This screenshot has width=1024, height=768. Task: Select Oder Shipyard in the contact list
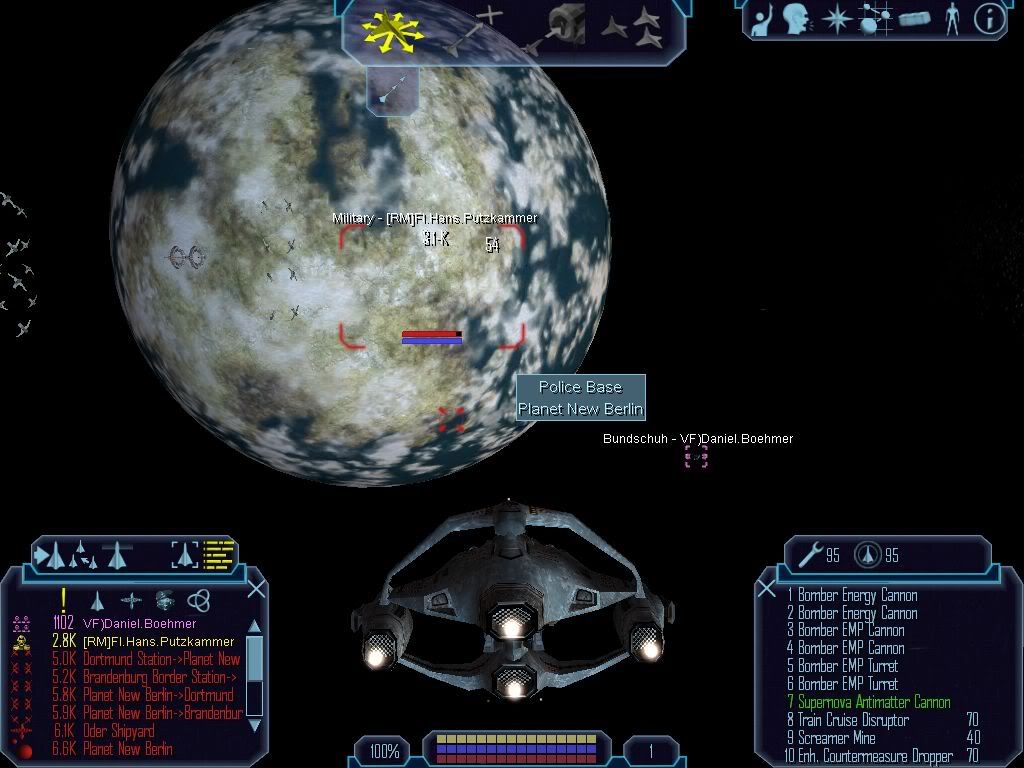click(x=118, y=732)
